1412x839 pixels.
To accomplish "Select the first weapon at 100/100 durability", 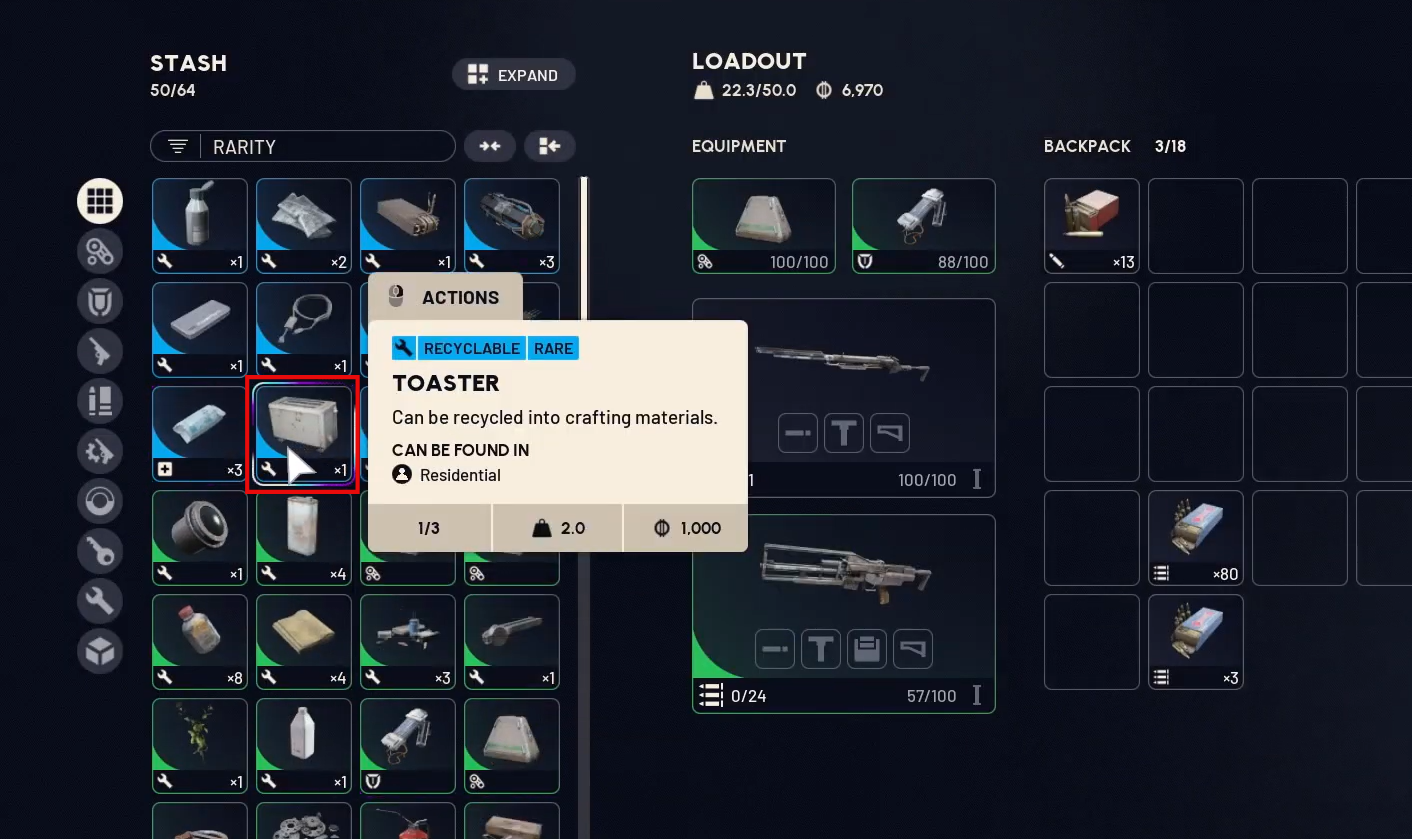I will click(x=843, y=396).
